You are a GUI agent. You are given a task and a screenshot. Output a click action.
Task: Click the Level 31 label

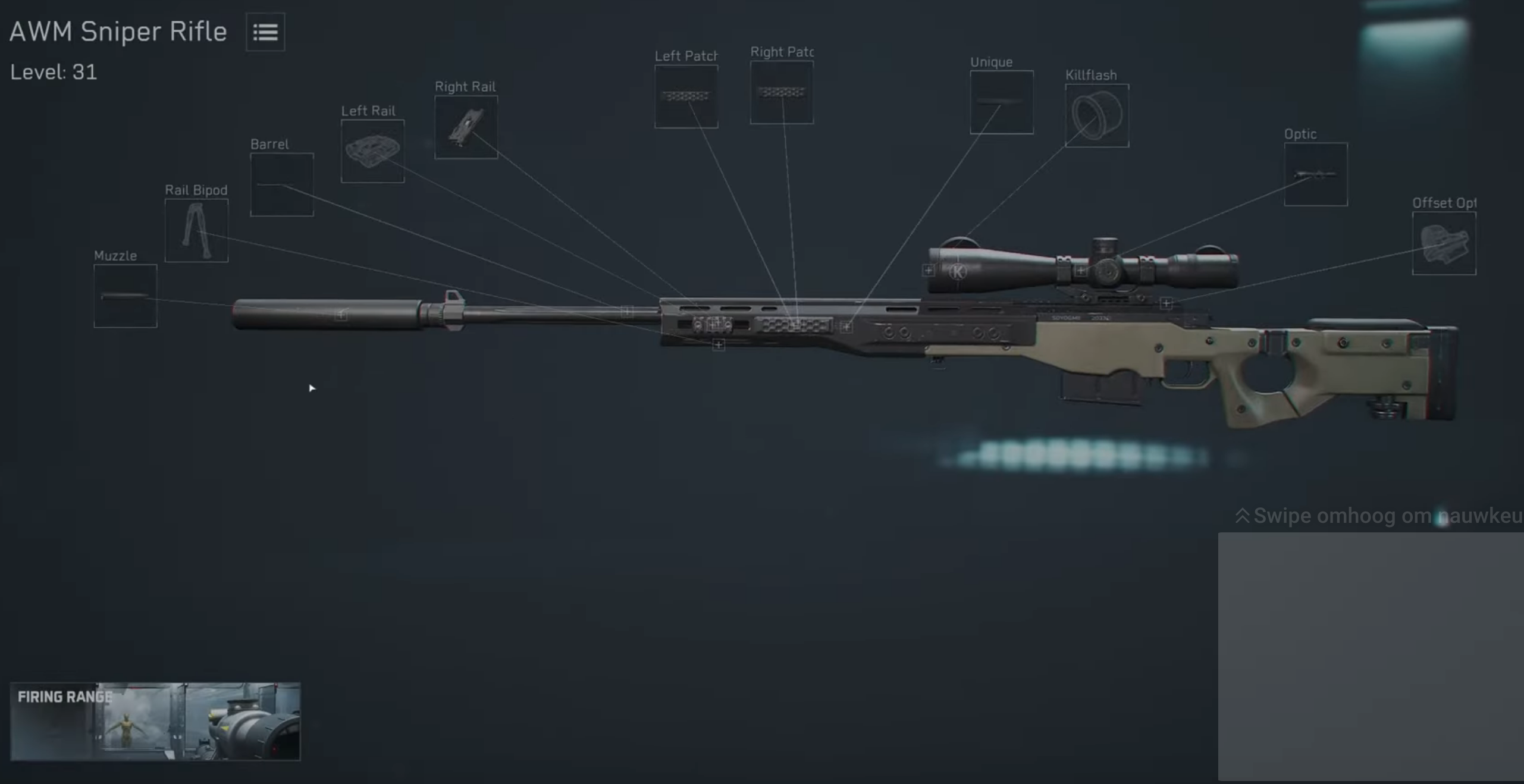pyautogui.click(x=54, y=71)
